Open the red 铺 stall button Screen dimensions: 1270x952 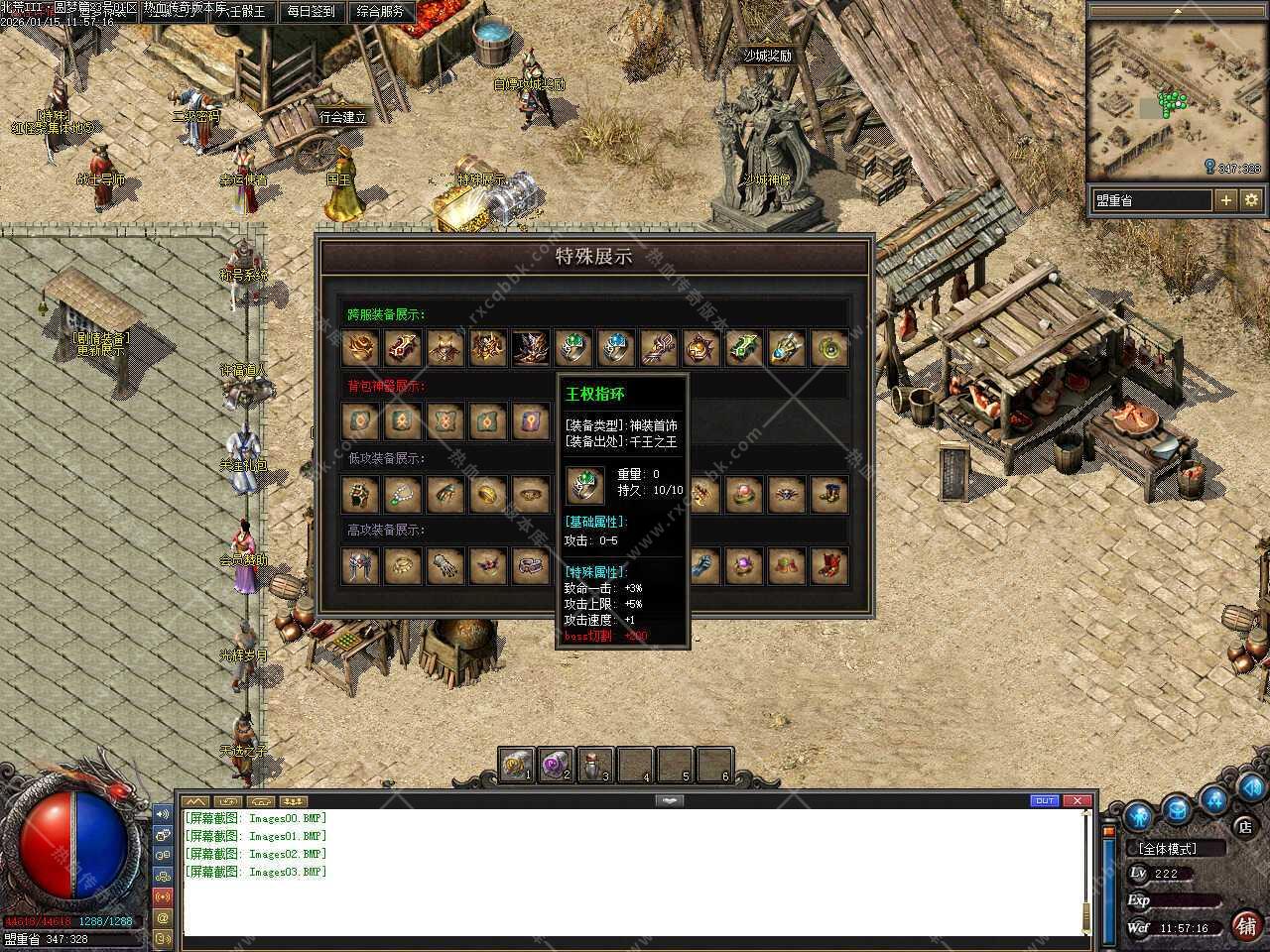point(1245,925)
